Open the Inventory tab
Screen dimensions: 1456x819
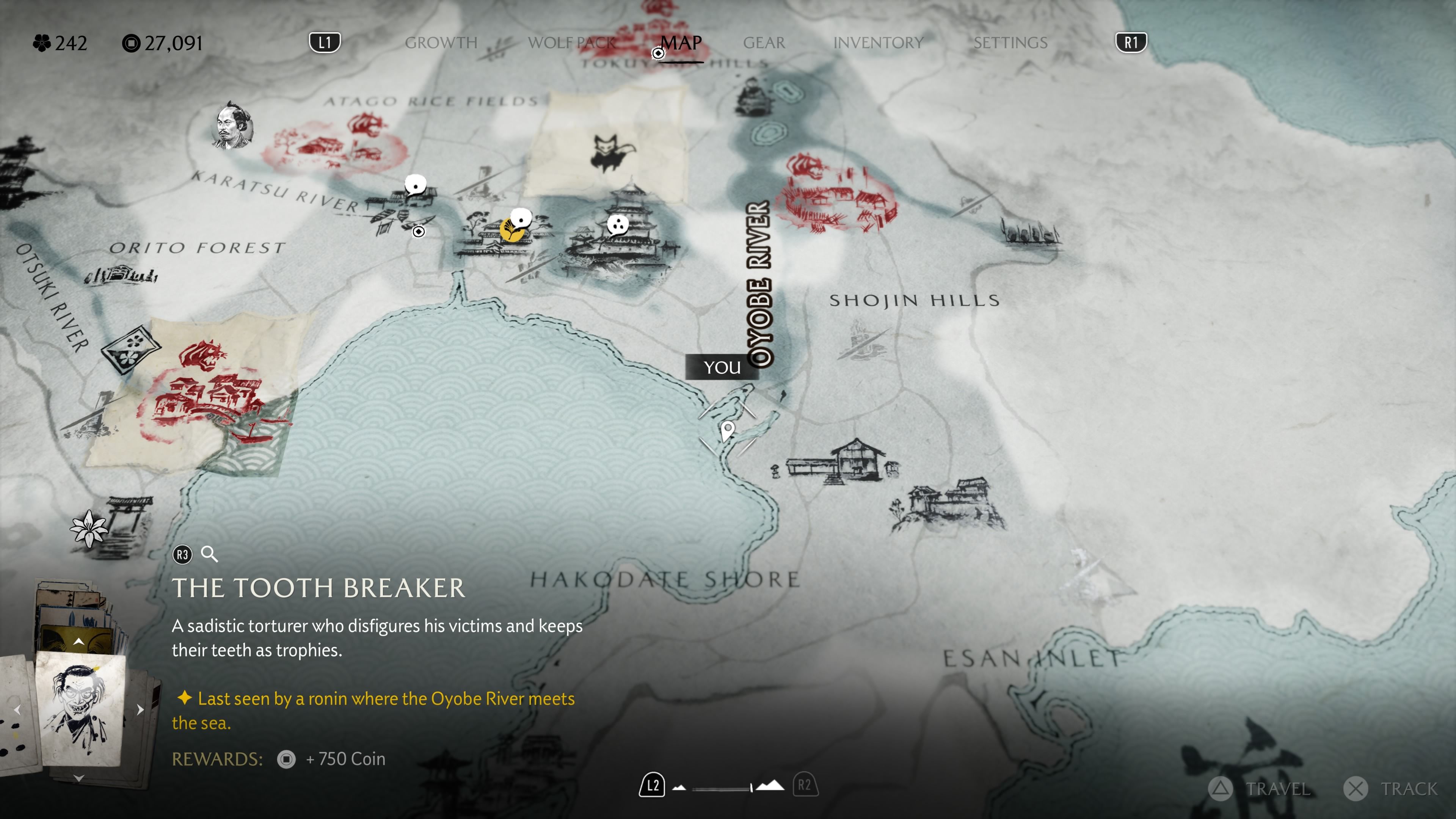tap(878, 43)
